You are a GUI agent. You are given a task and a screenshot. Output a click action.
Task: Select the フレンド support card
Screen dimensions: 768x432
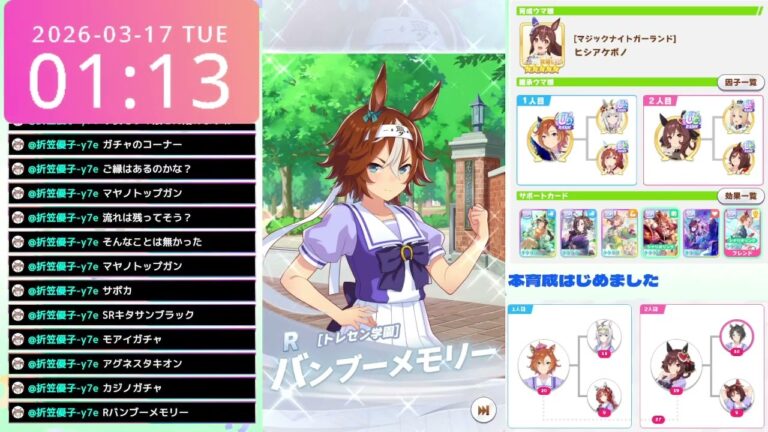[x=738, y=232]
